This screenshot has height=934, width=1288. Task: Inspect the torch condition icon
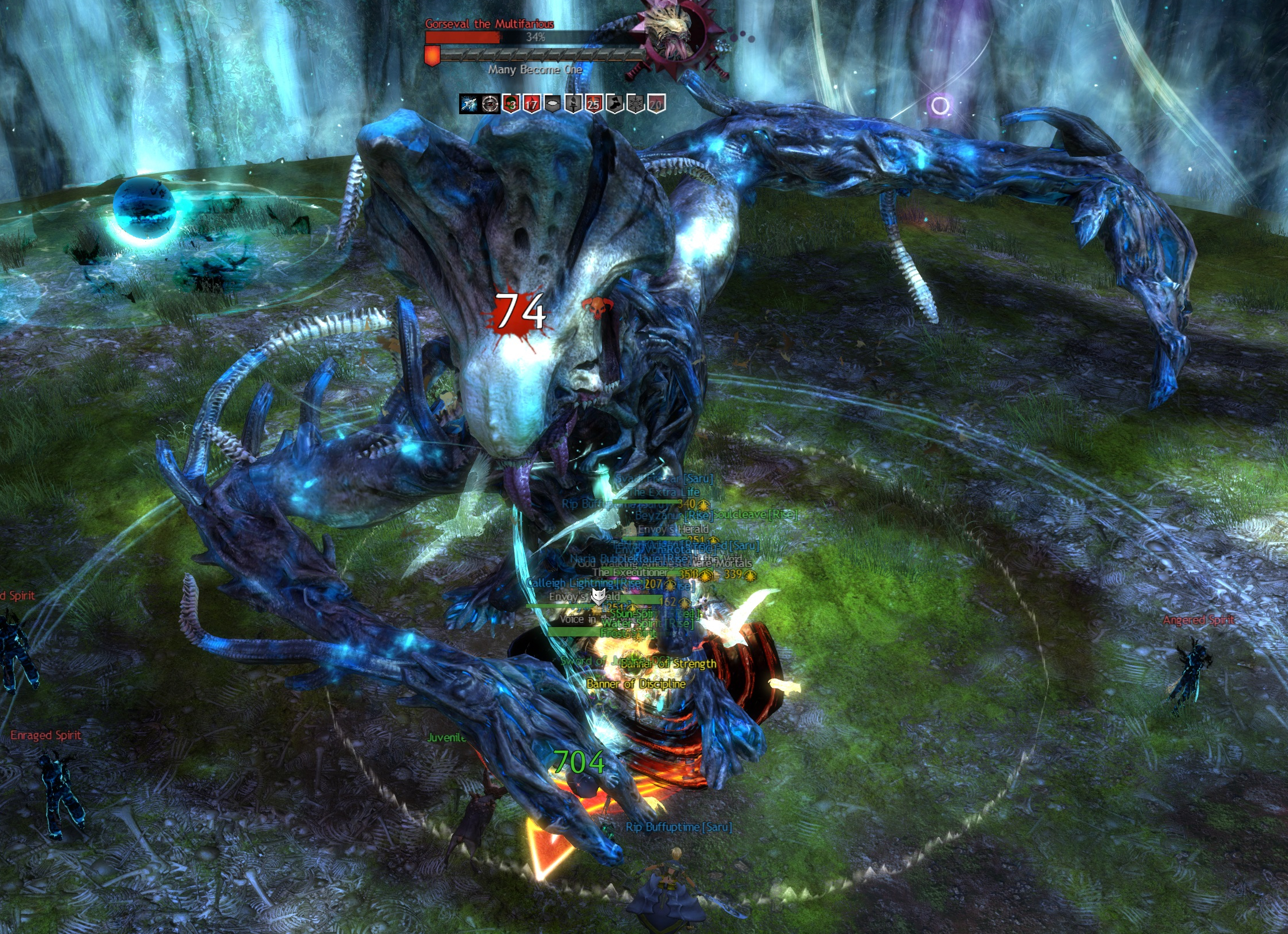pos(573,104)
